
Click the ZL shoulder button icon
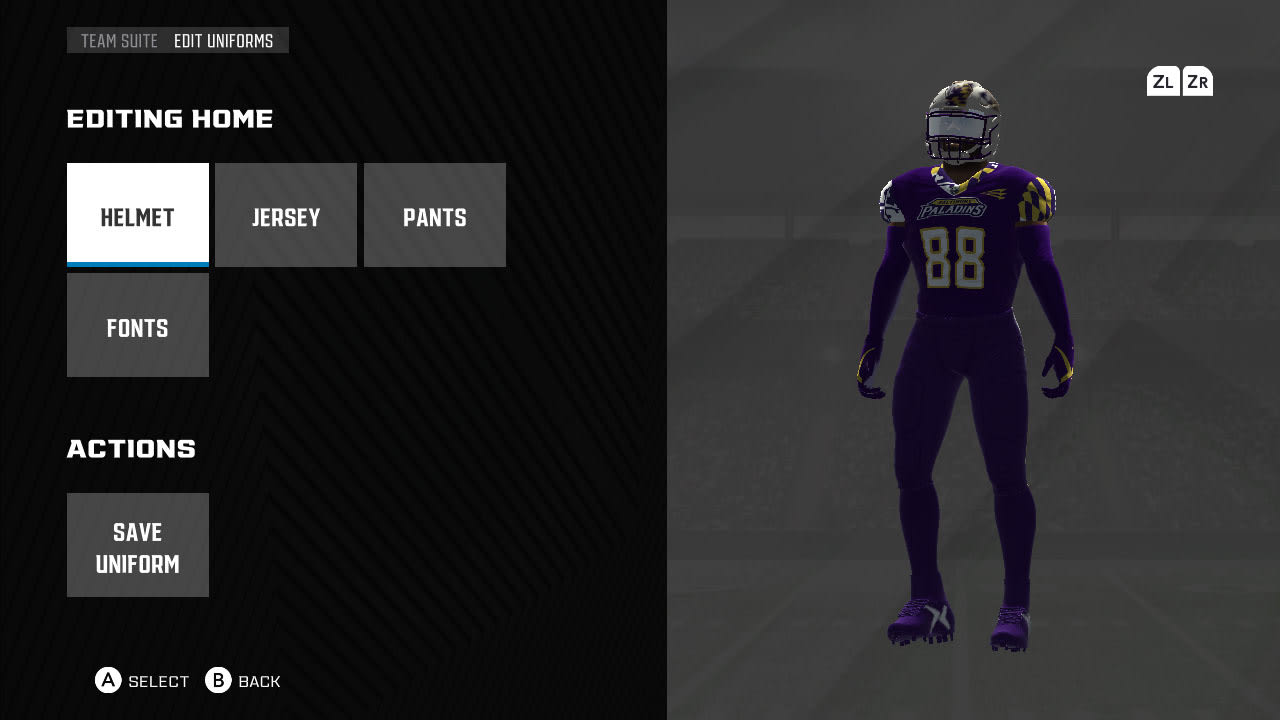coord(1162,81)
